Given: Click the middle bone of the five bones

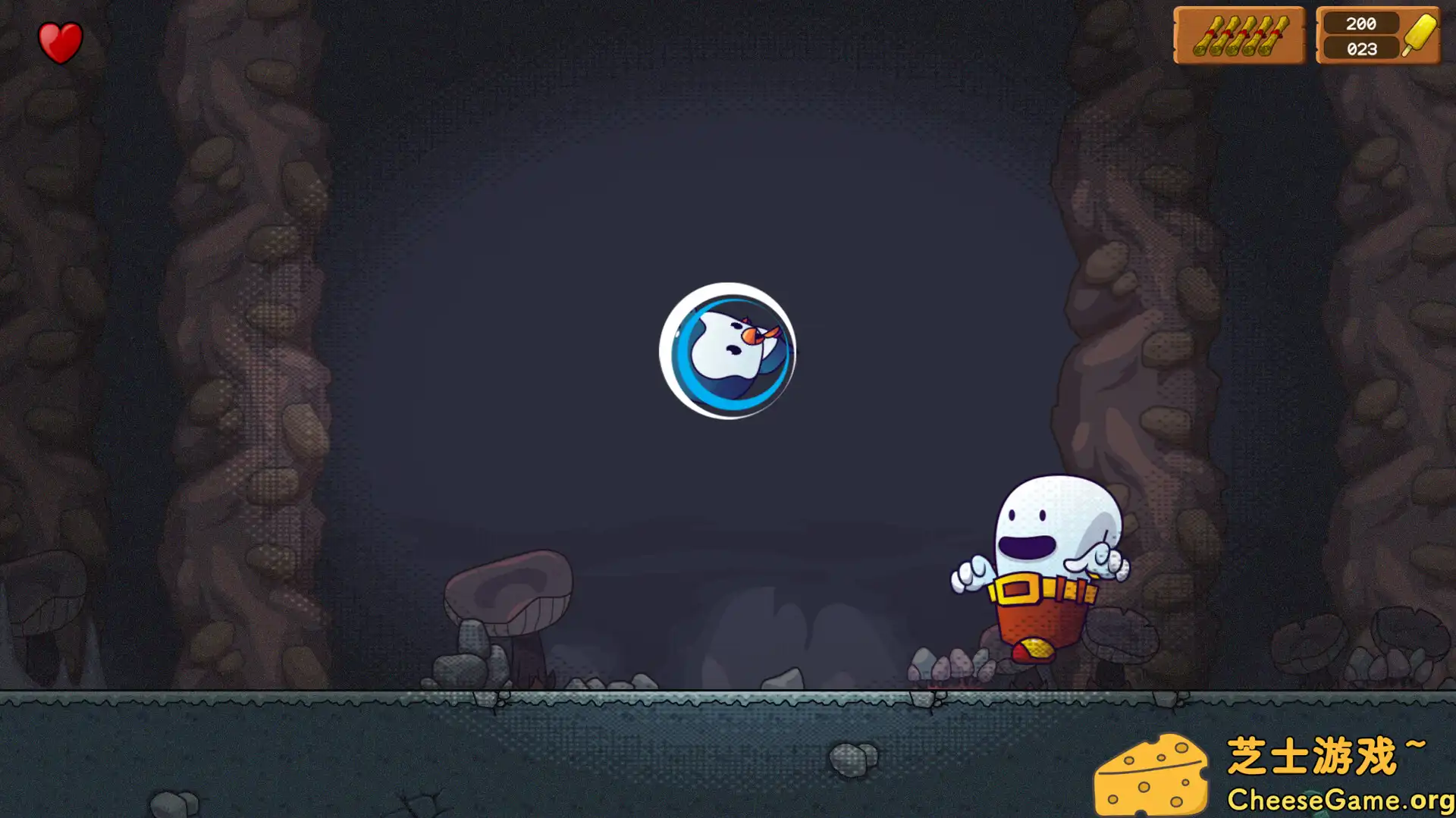Looking at the screenshot, I should coord(1241,36).
